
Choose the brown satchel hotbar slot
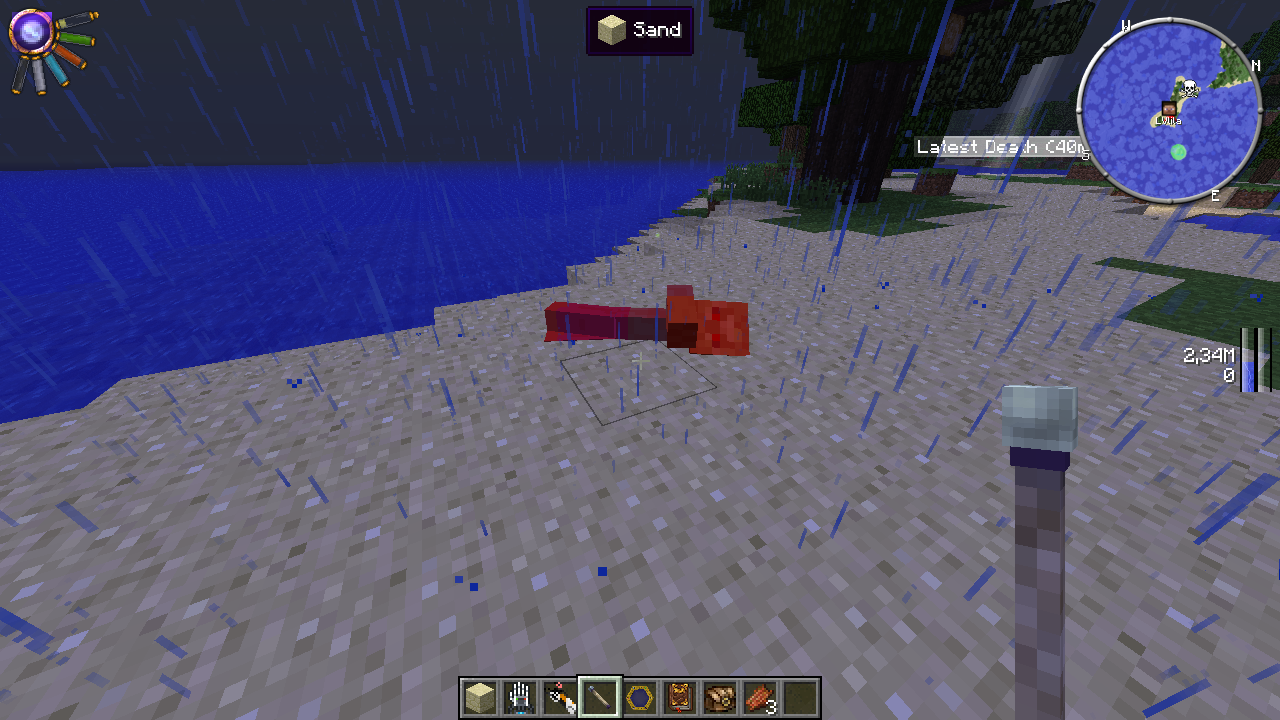click(720, 697)
